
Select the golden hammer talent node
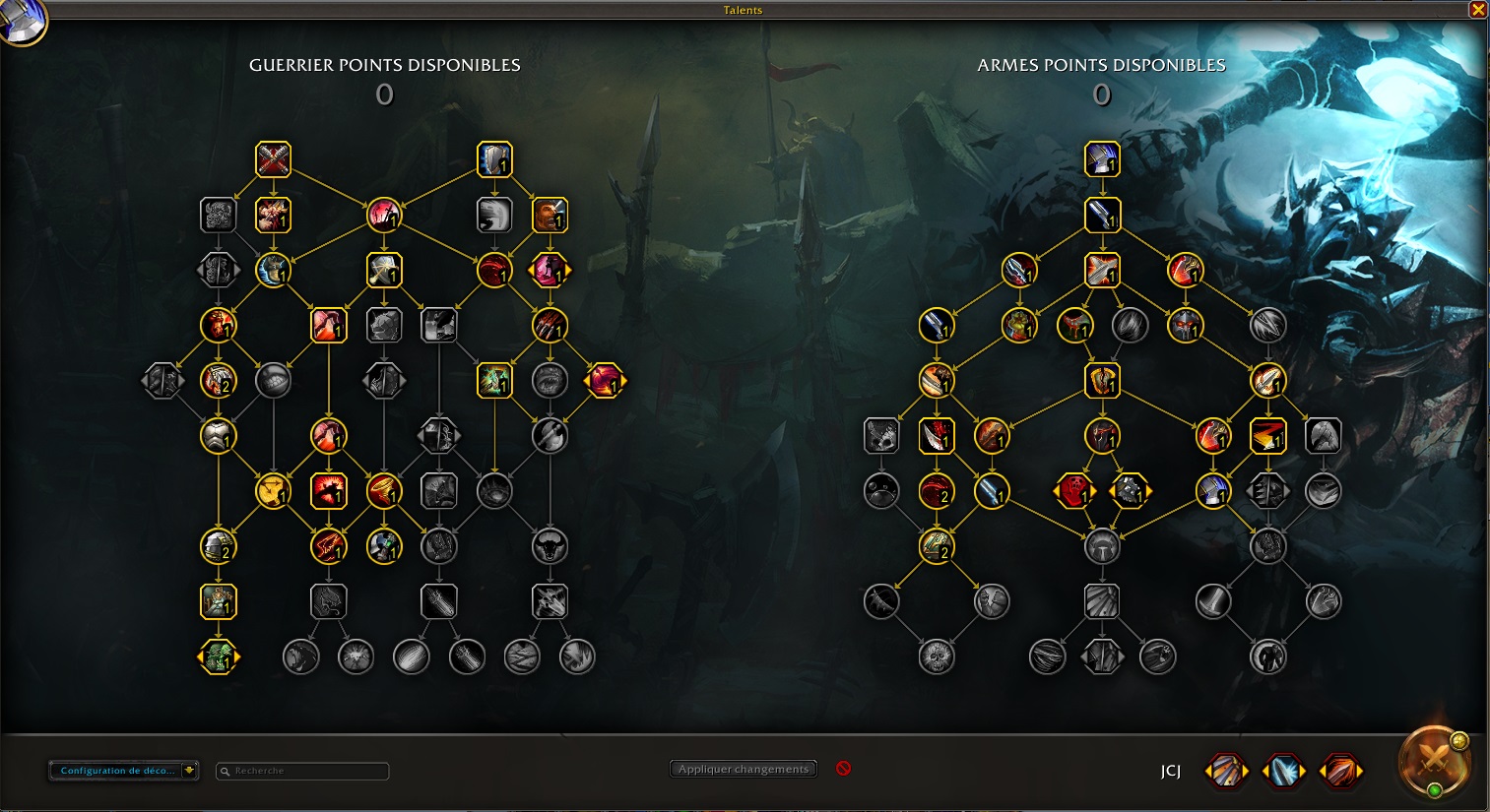(x=273, y=490)
